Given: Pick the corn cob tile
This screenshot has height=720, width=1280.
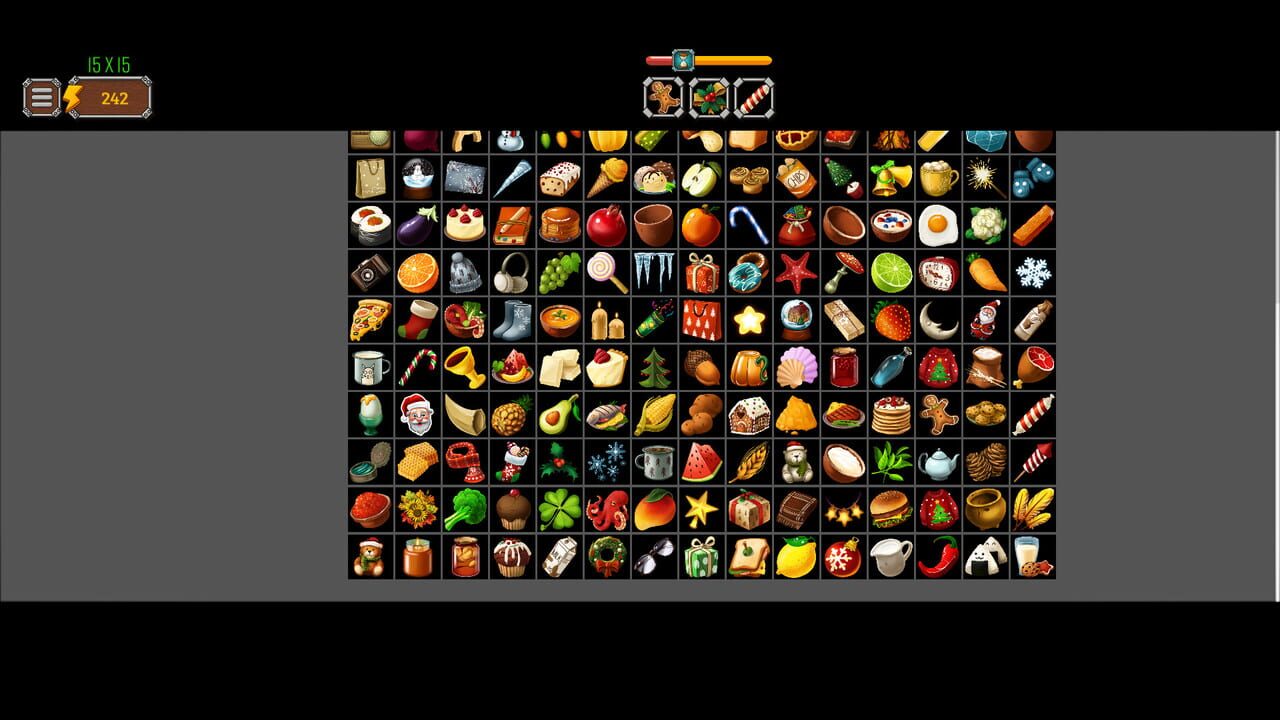Looking at the screenshot, I should [654, 415].
